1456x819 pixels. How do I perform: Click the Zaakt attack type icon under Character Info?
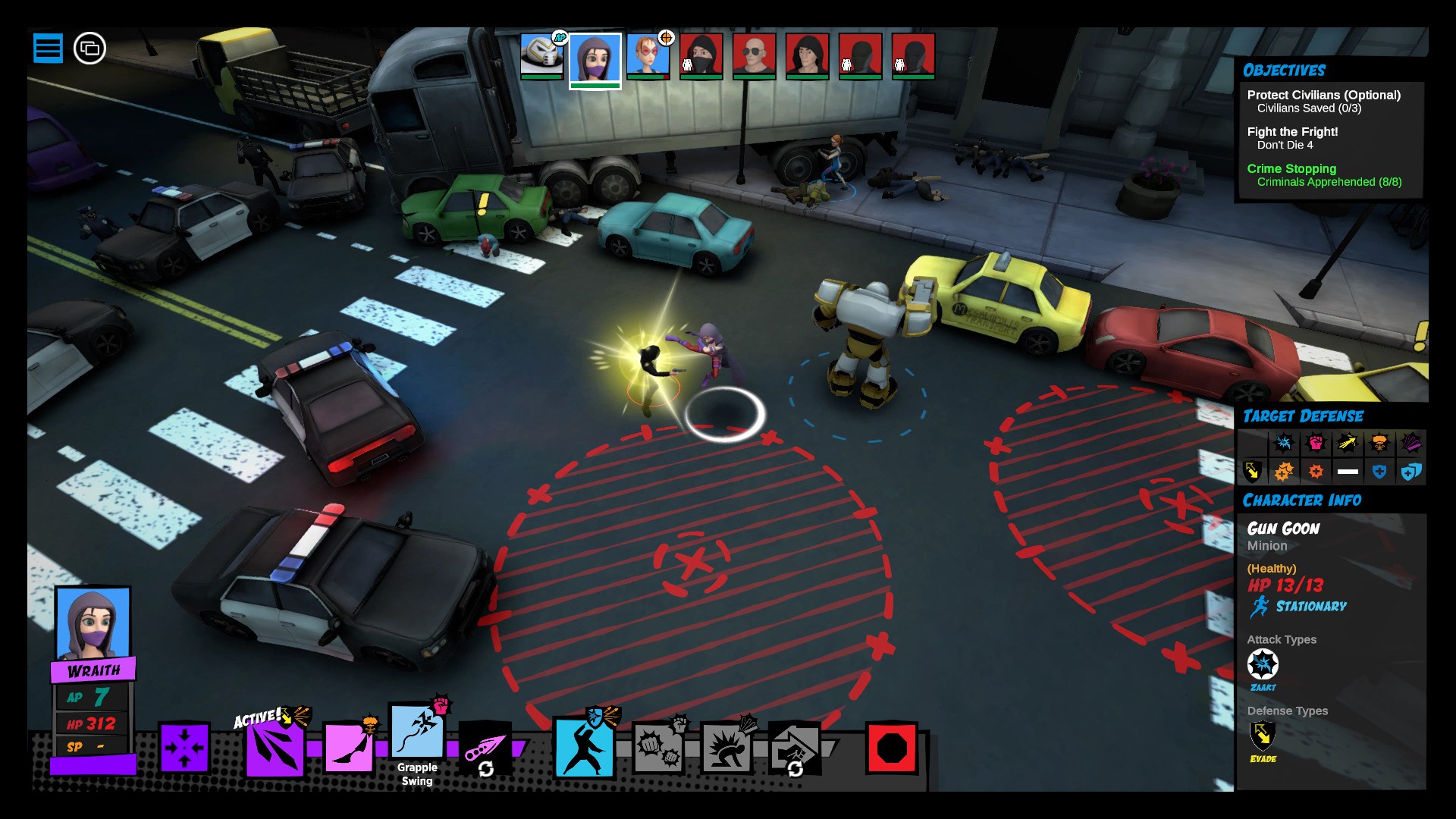(x=1263, y=666)
